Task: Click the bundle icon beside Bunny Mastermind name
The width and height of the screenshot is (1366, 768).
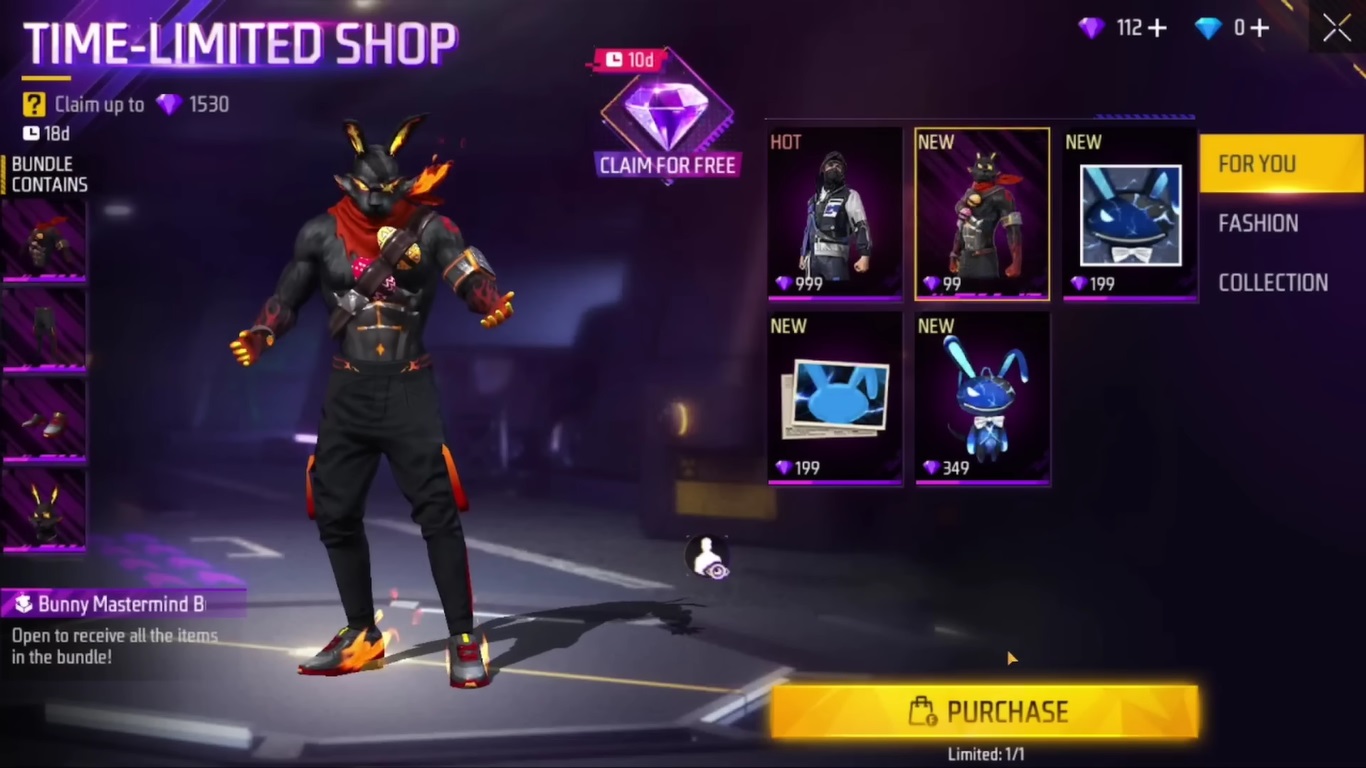Action: tap(25, 604)
